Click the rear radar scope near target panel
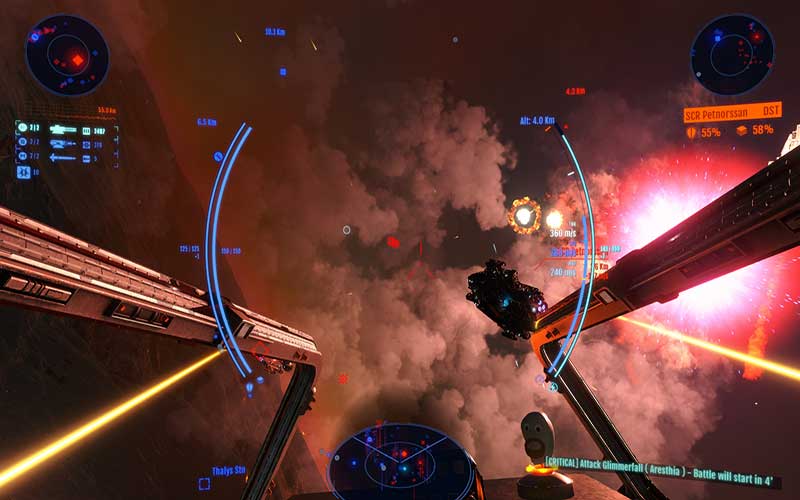This screenshot has width=800, height=500. (x=732, y=54)
